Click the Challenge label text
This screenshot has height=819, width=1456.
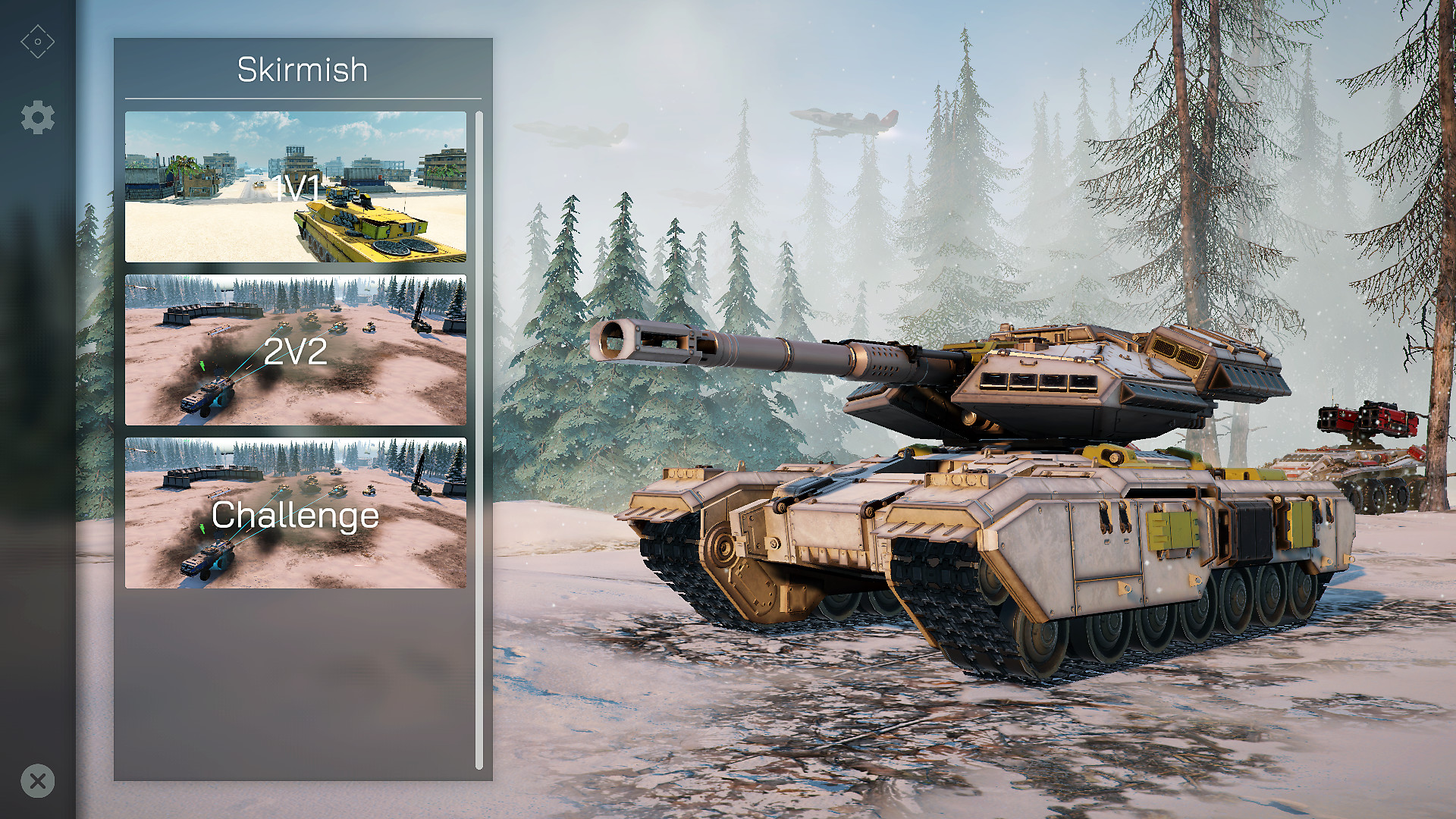(x=296, y=516)
